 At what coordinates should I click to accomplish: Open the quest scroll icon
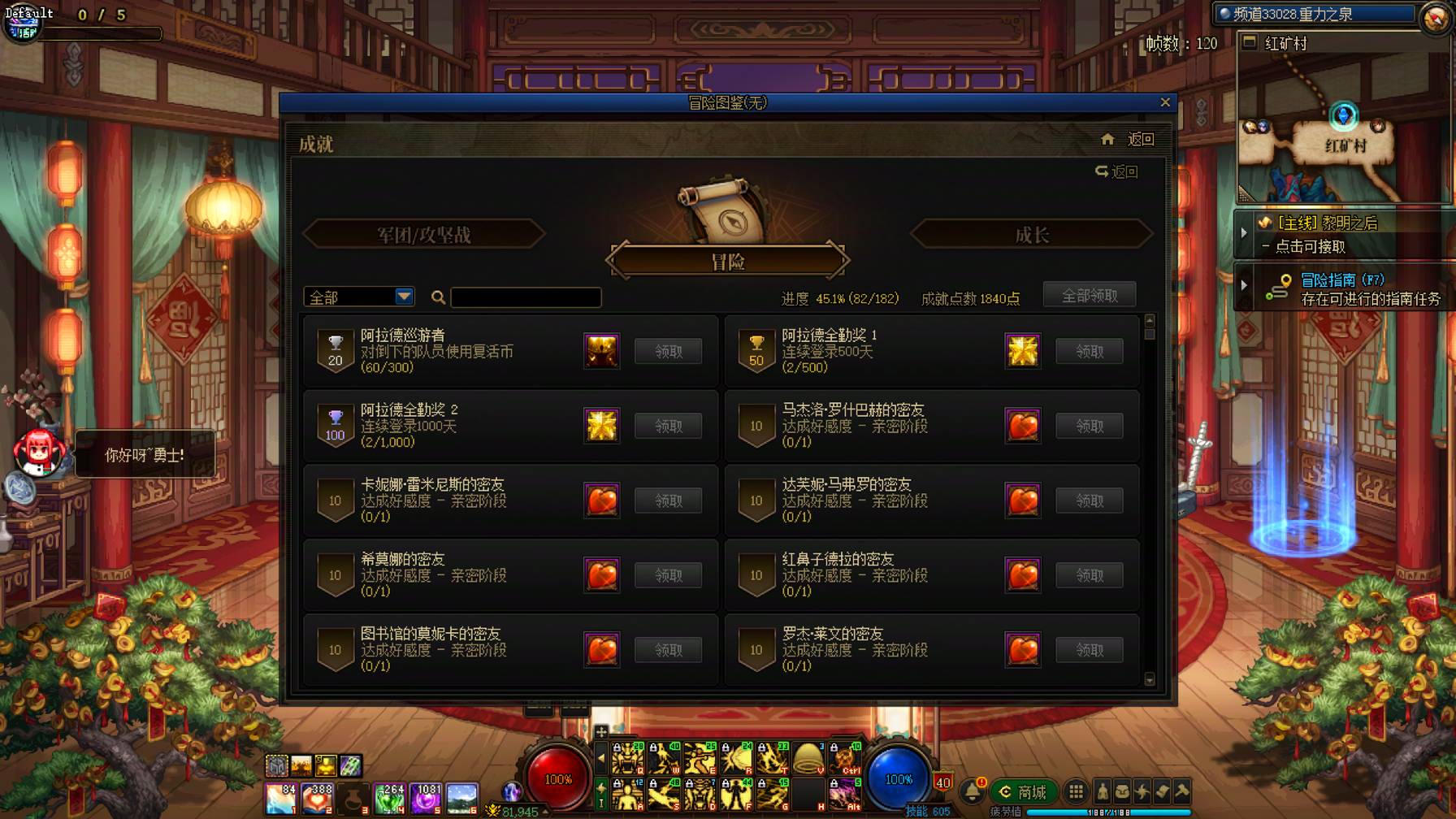click(x=1163, y=790)
